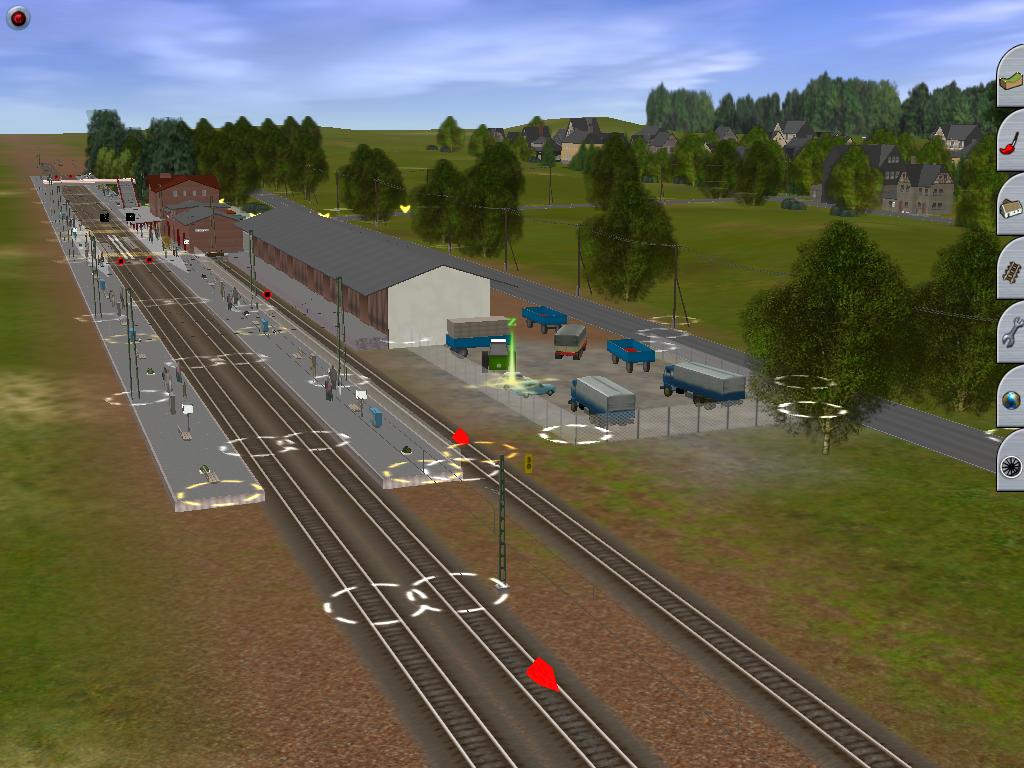Viewport: 1024px width, 768px height.
Task: Open the train wheel tab
Action: point(1011,462)
